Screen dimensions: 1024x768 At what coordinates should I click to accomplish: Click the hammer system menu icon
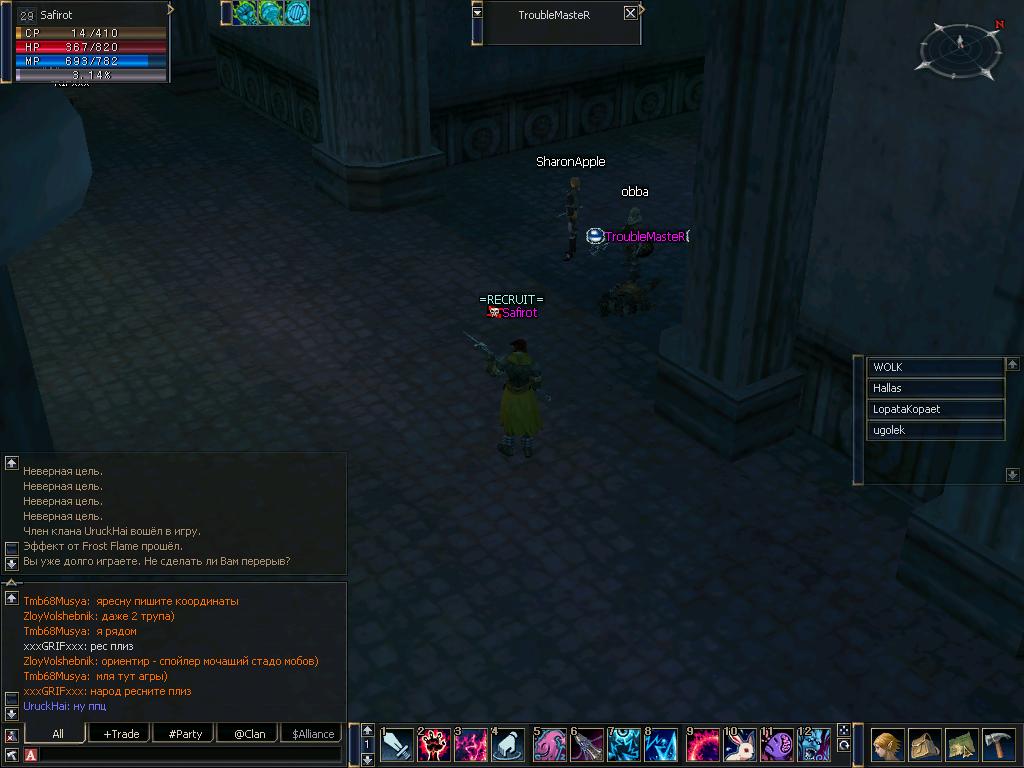[x=999, y=745]
